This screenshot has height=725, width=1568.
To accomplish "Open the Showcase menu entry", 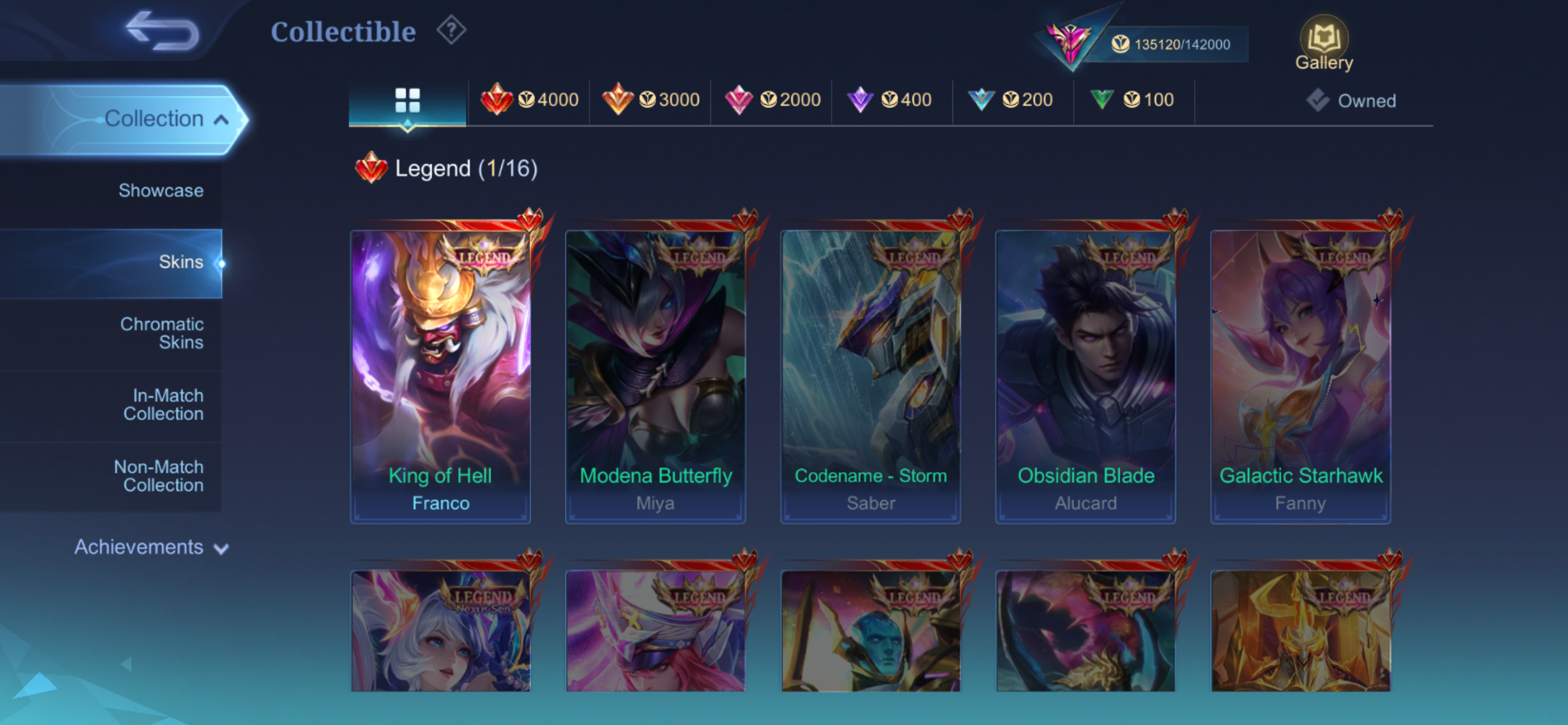I will [x=160, y=190].
